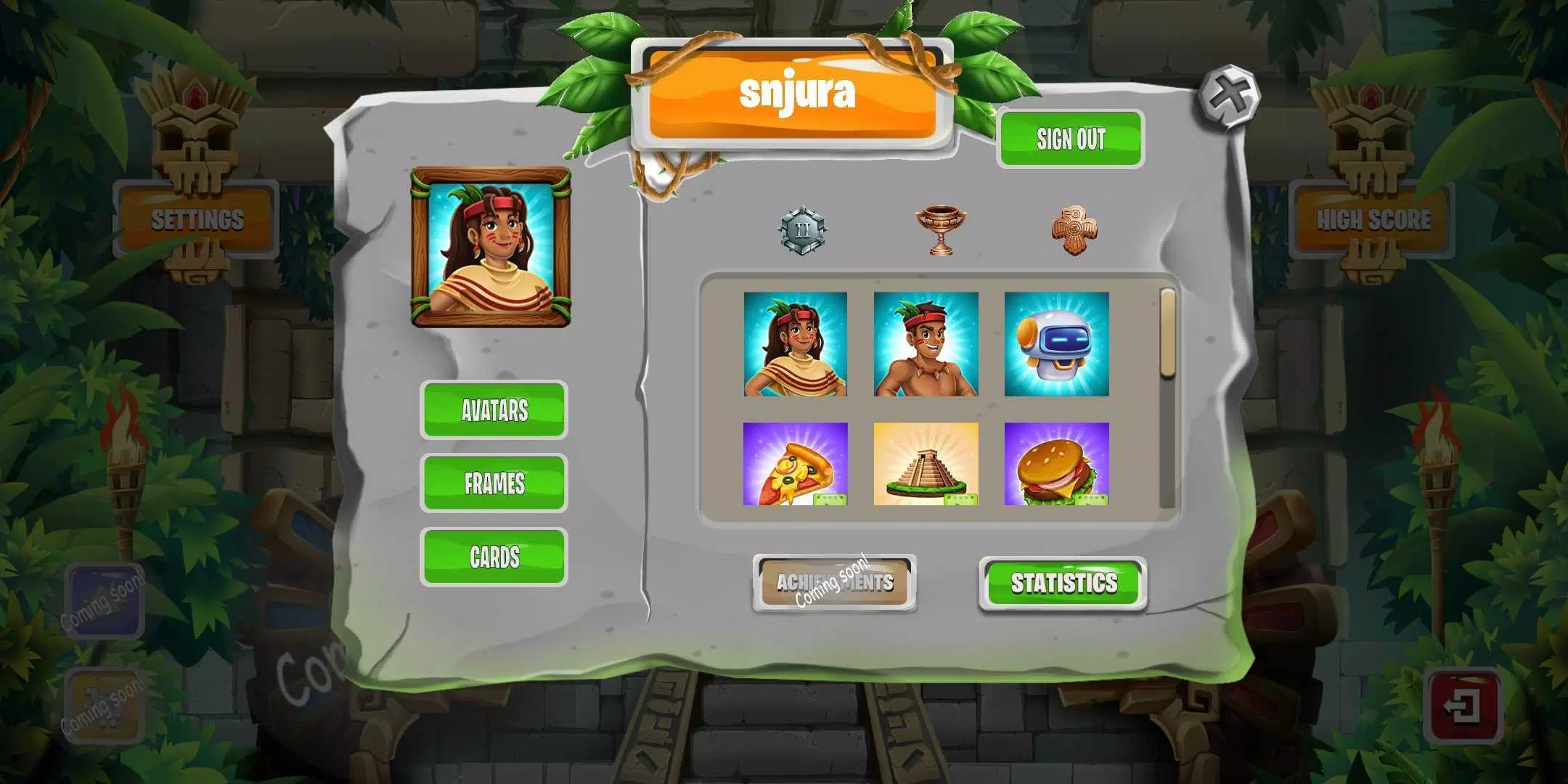Show the Statistics page
The image size is (1568, 784).
point(1063,583)
